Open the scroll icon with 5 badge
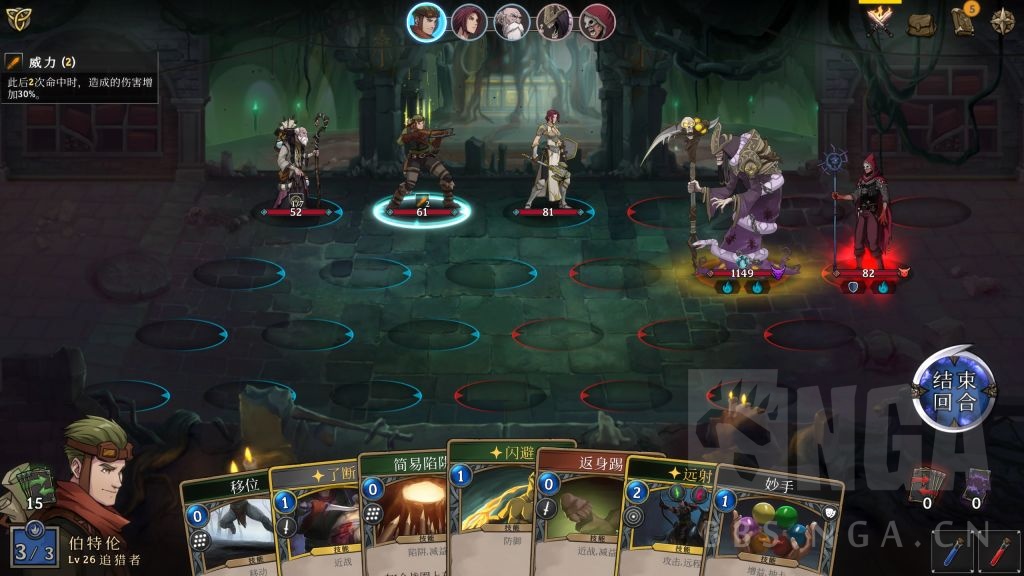This screenshot has width=1024, height=576. (x=963, y=21)
